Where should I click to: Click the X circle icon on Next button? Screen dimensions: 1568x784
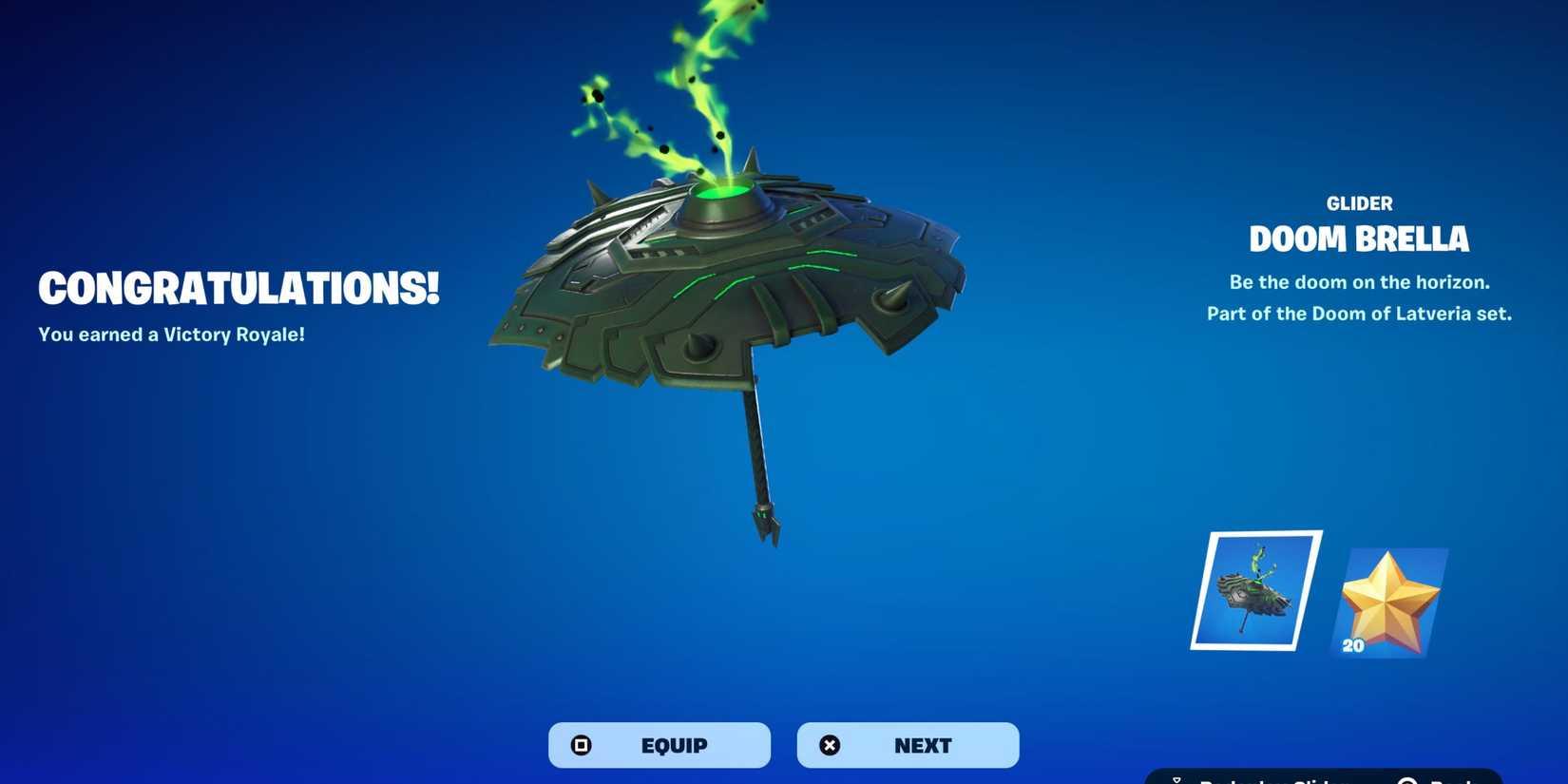(x=830, y=745)
